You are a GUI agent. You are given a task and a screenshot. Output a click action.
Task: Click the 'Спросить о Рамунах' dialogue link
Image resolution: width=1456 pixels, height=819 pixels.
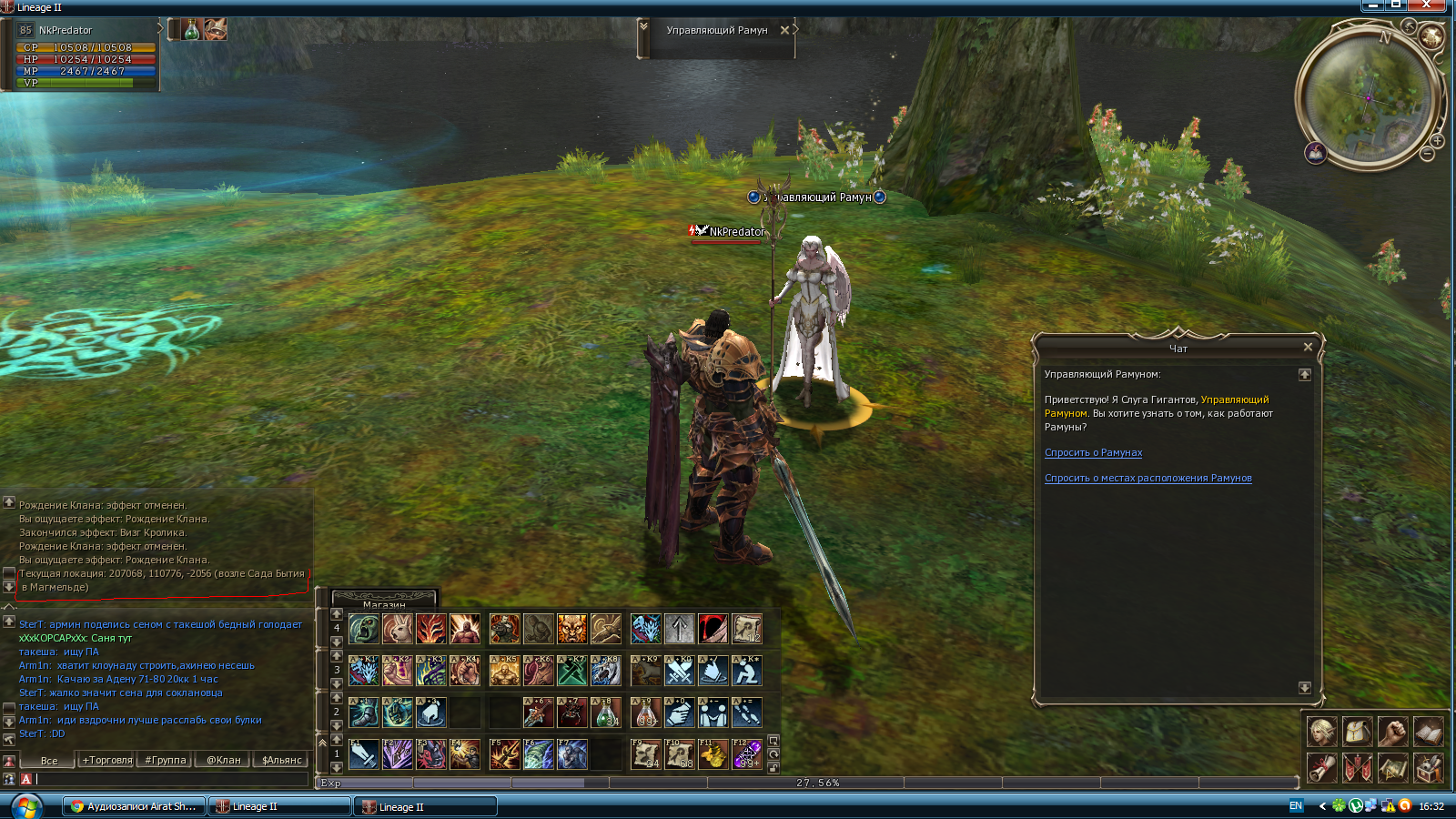(x=1093, y=452)
